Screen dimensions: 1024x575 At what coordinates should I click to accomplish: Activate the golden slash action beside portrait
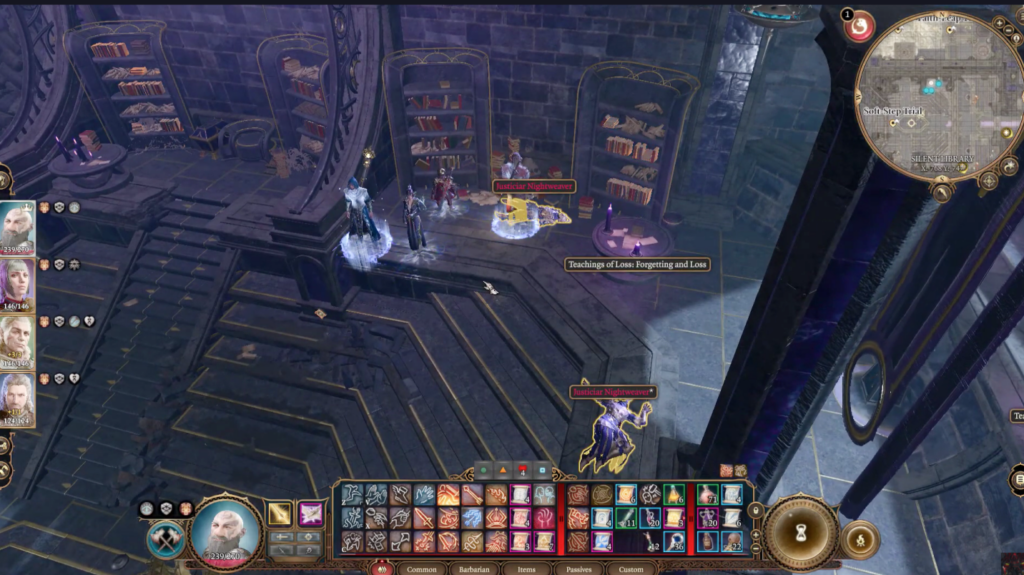pyautogui.click(x=280, y=513)
